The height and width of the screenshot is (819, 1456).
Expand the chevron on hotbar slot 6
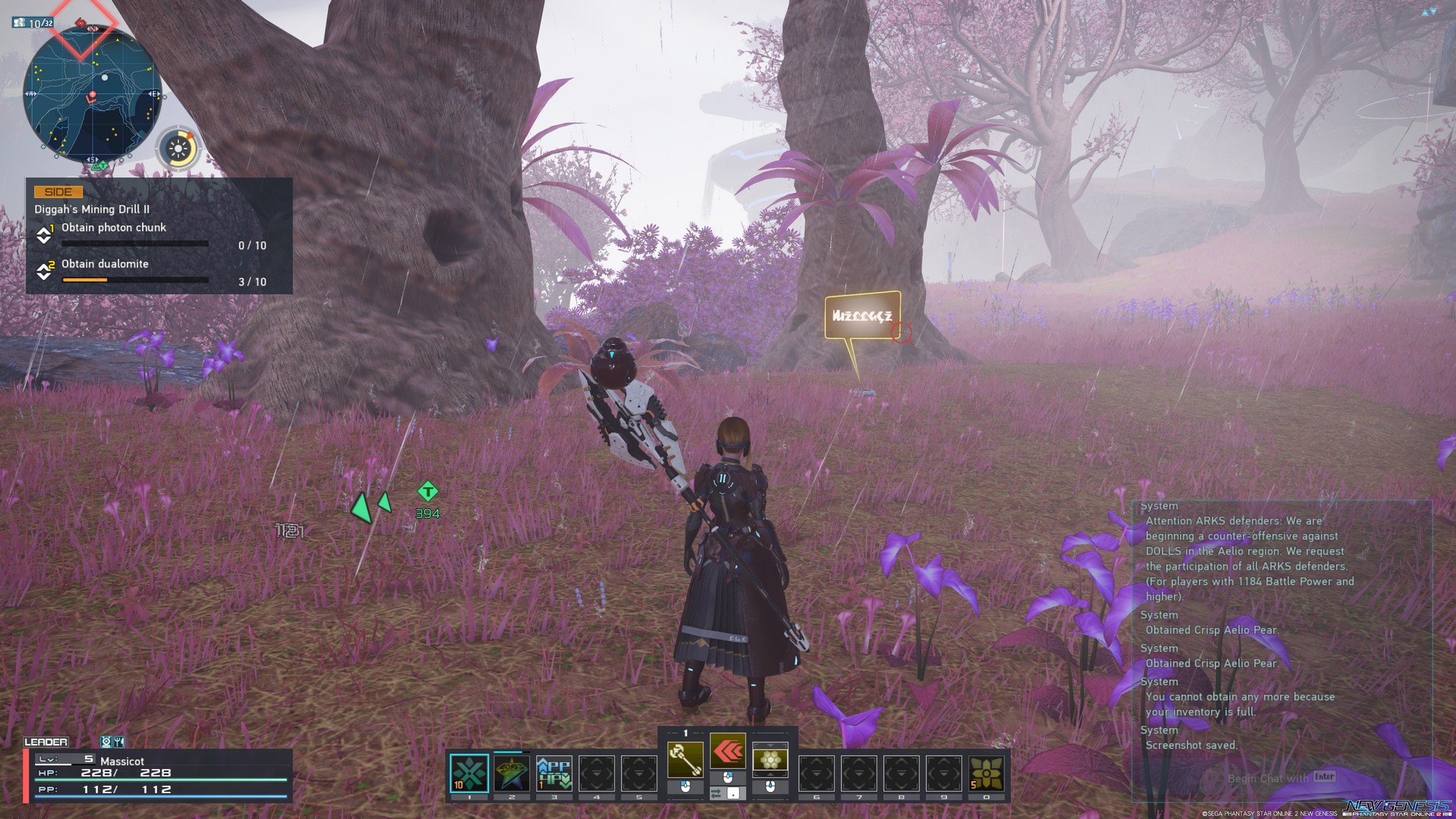tap(816, 773)
